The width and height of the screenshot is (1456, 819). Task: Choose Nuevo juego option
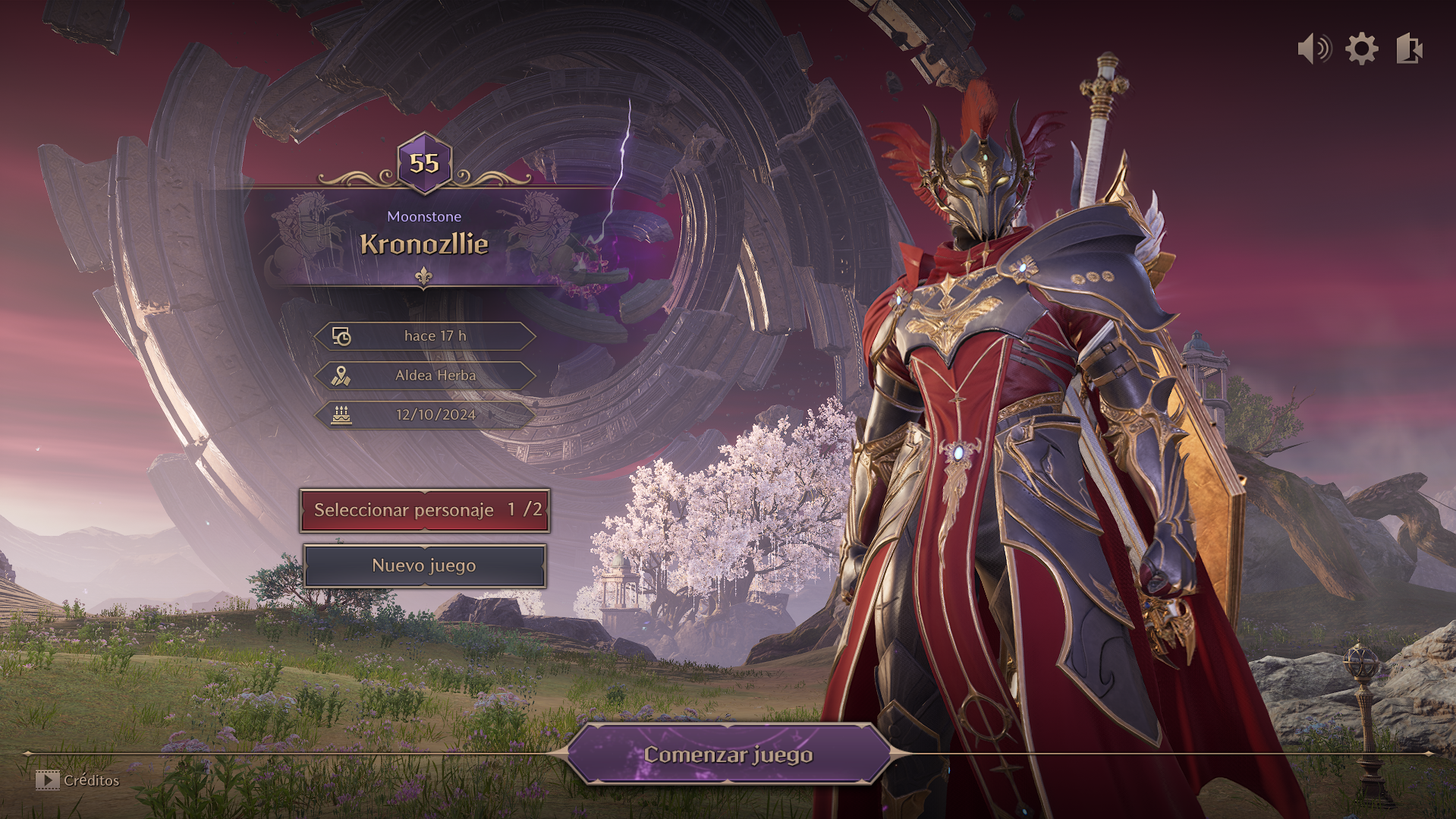coord(425,565)
